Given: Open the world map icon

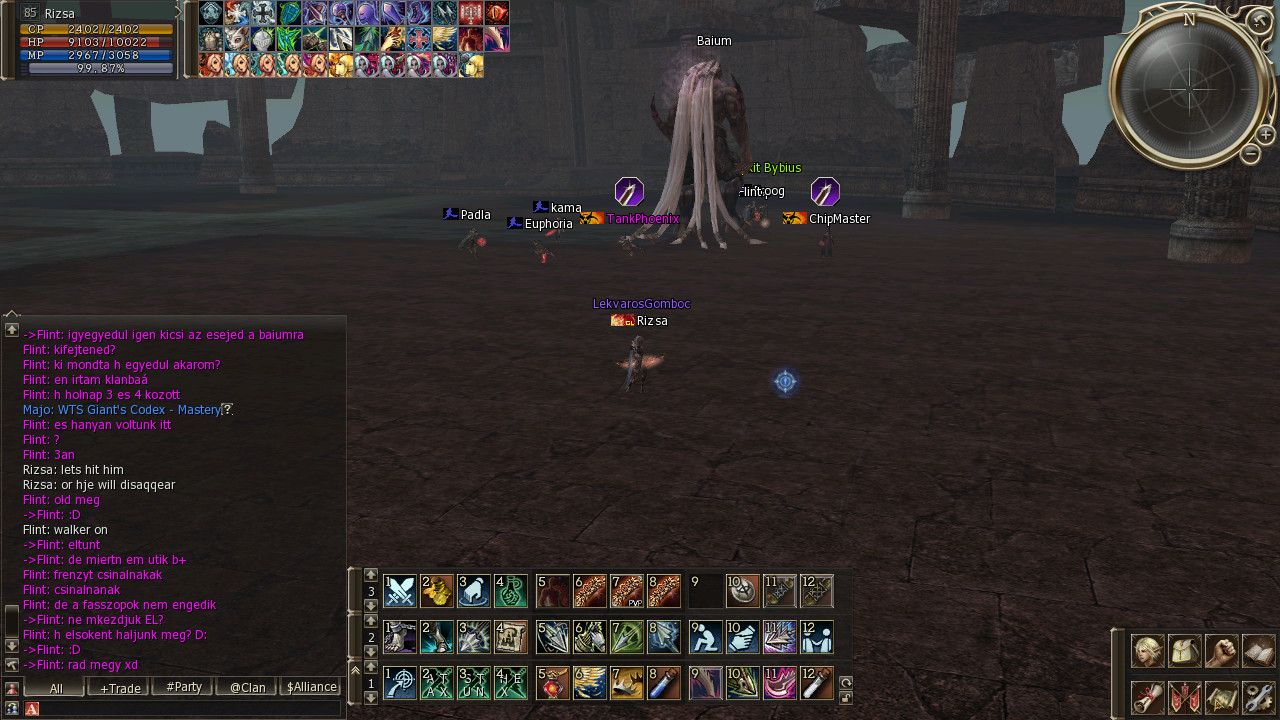Looking at the screenshot, I should 1222,697.
